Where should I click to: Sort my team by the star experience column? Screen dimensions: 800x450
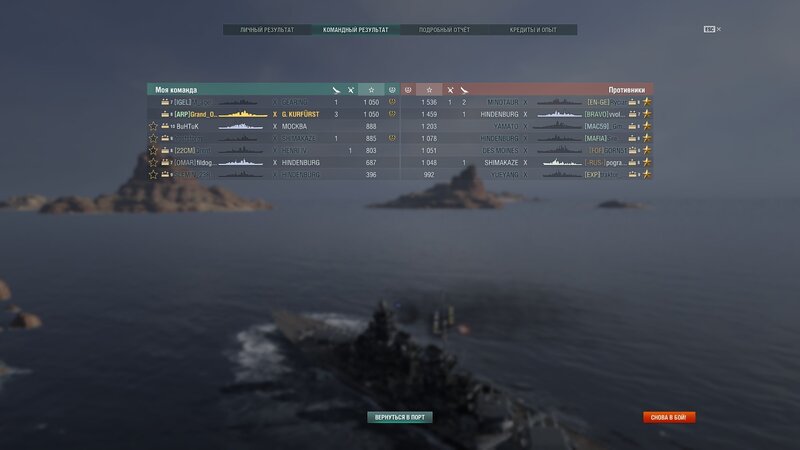pyautogui.click(x=371, y=90)
